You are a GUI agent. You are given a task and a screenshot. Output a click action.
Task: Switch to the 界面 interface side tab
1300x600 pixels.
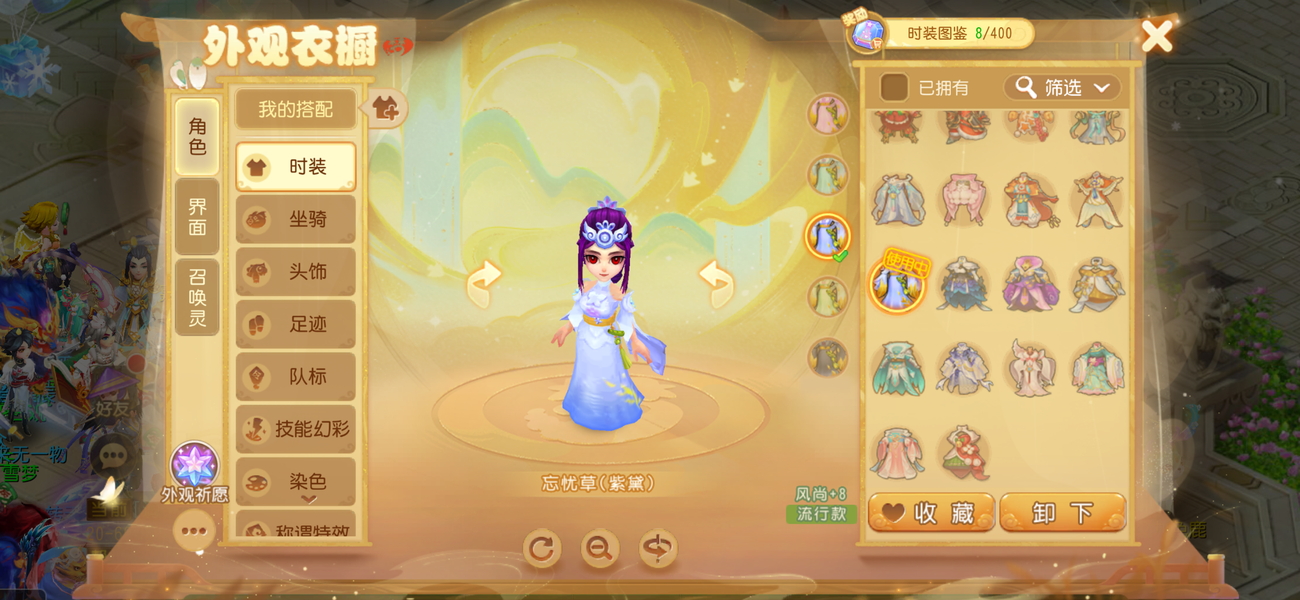[x=197, y=216]
